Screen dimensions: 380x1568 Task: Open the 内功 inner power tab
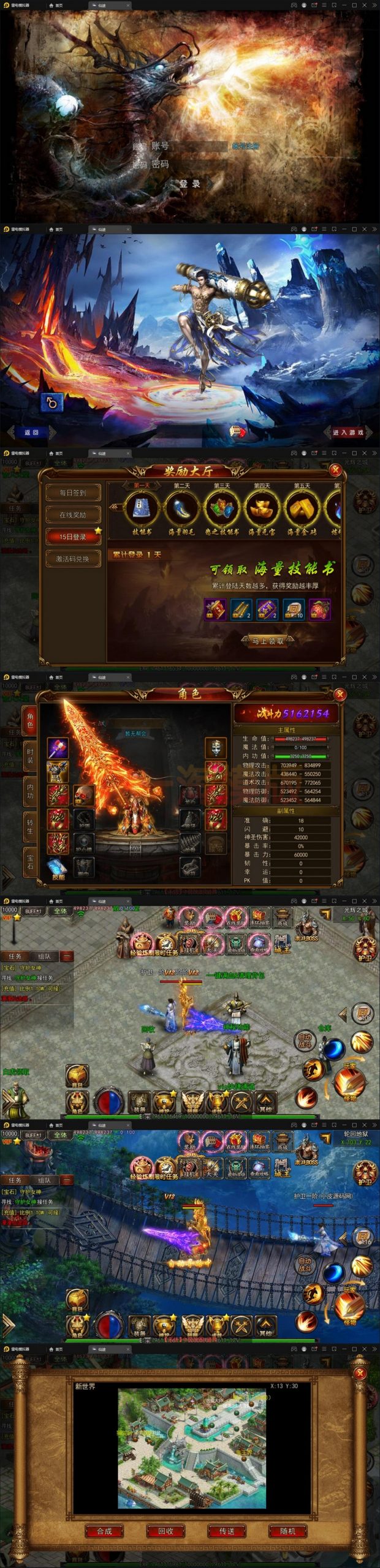point(30,791)
